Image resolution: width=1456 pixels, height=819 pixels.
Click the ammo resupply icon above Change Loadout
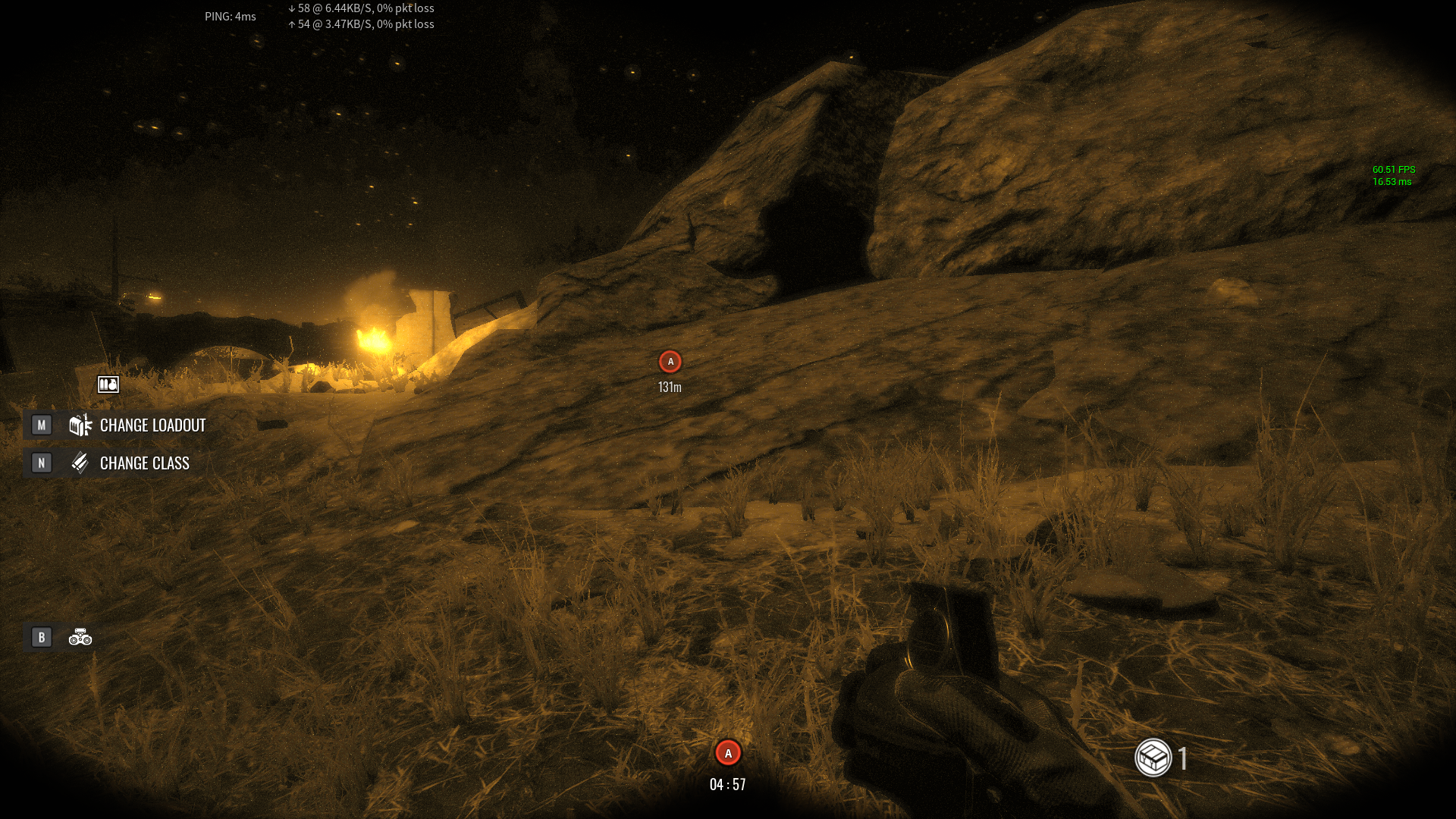click(108, 385)
